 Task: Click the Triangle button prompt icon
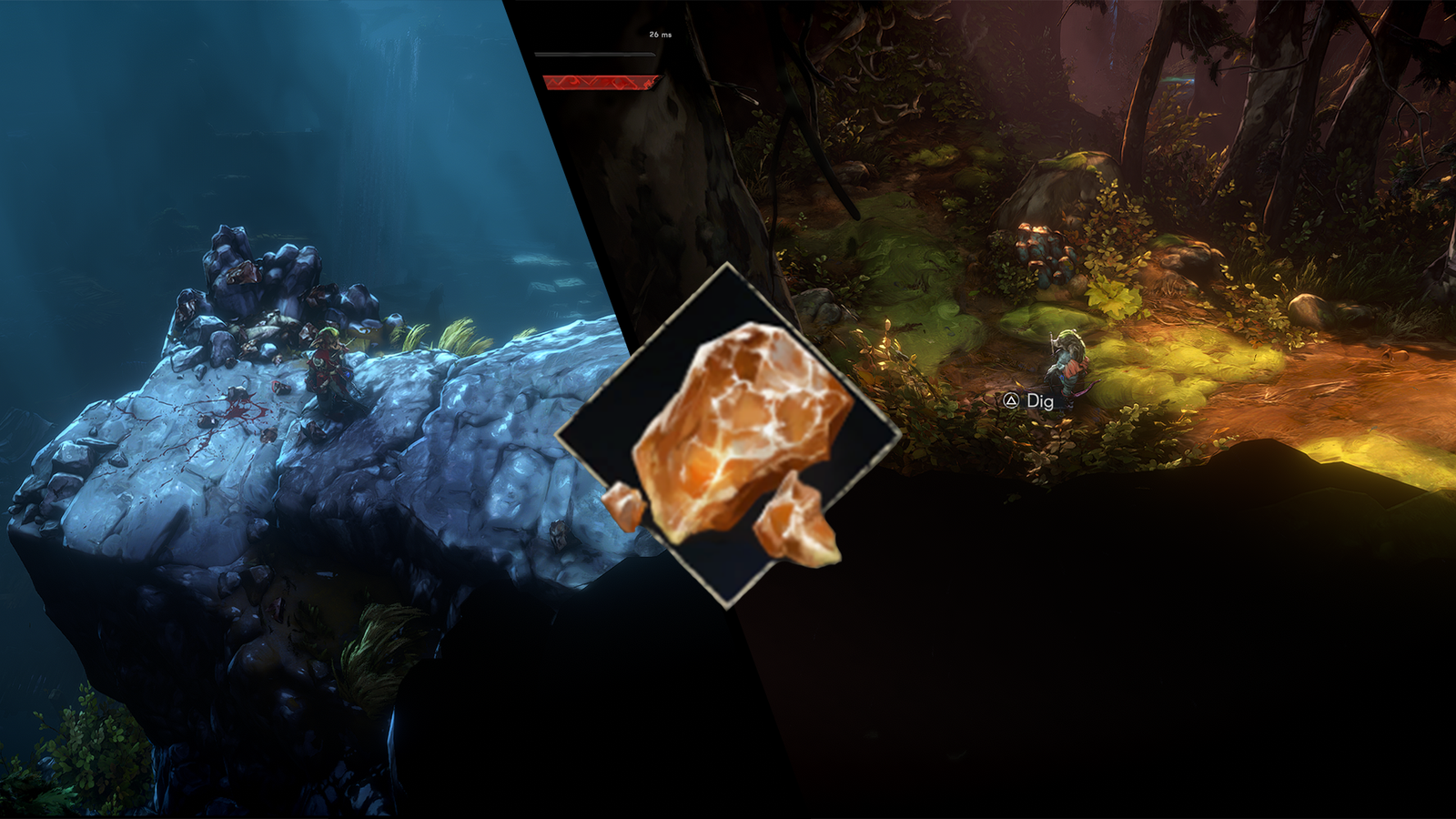[x=1010, y=398]
